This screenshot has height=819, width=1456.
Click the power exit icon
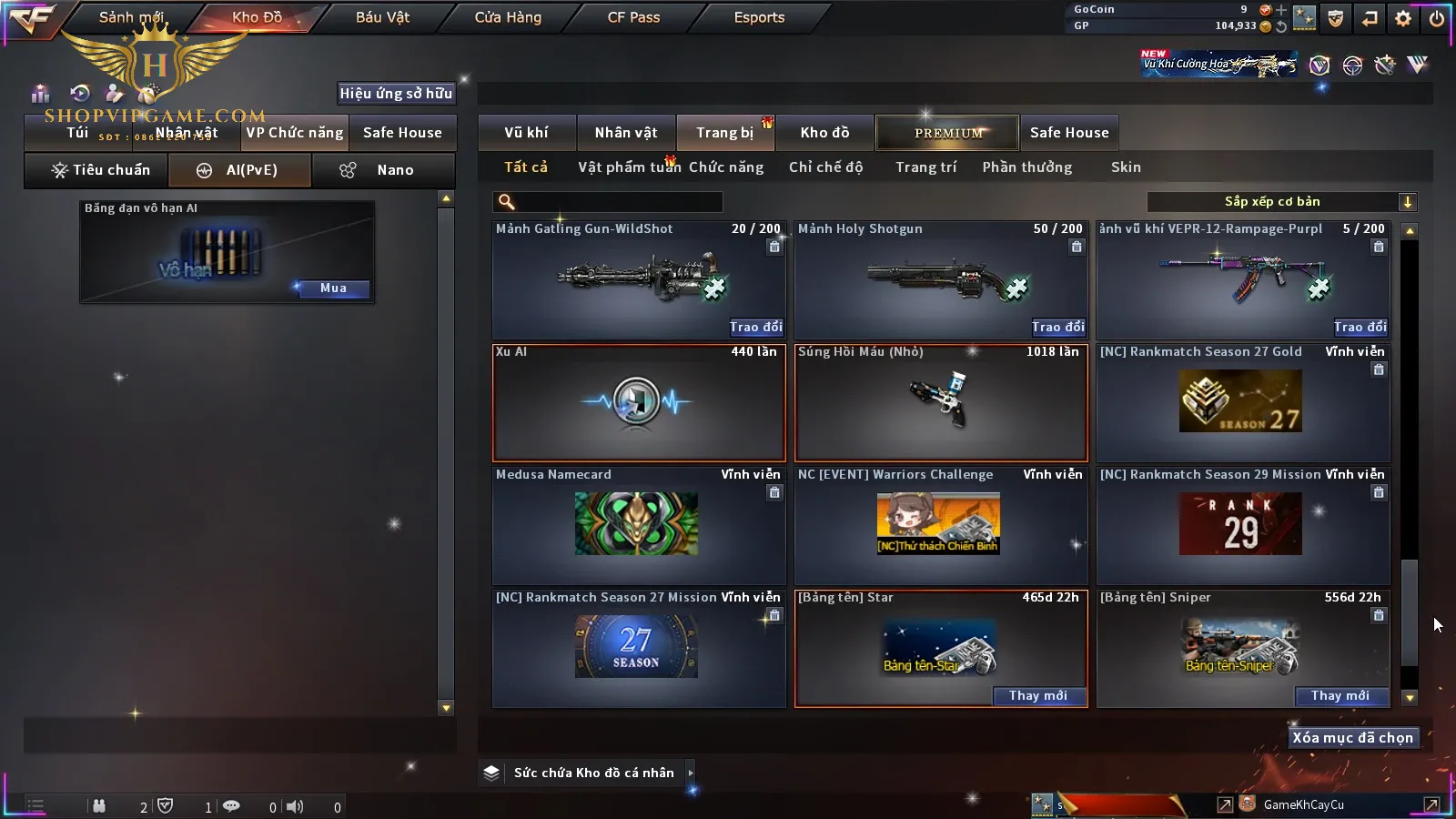[x=1437, y=18]
